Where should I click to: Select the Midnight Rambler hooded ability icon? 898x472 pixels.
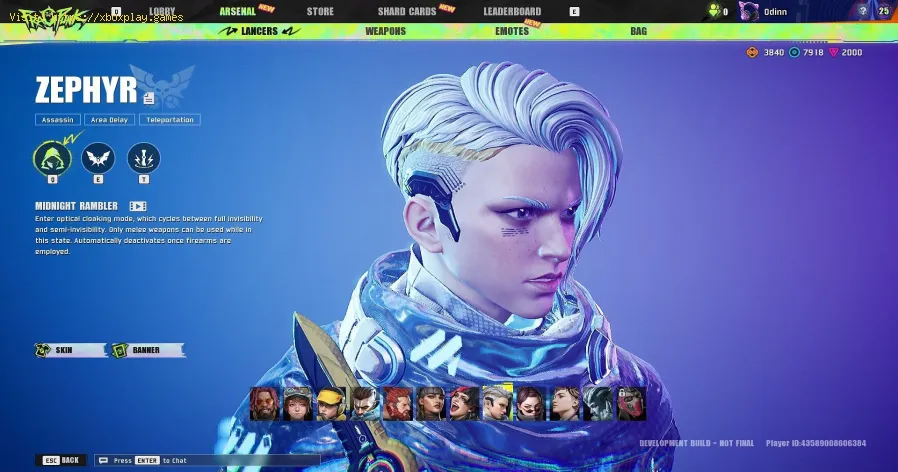click(52, 157)
